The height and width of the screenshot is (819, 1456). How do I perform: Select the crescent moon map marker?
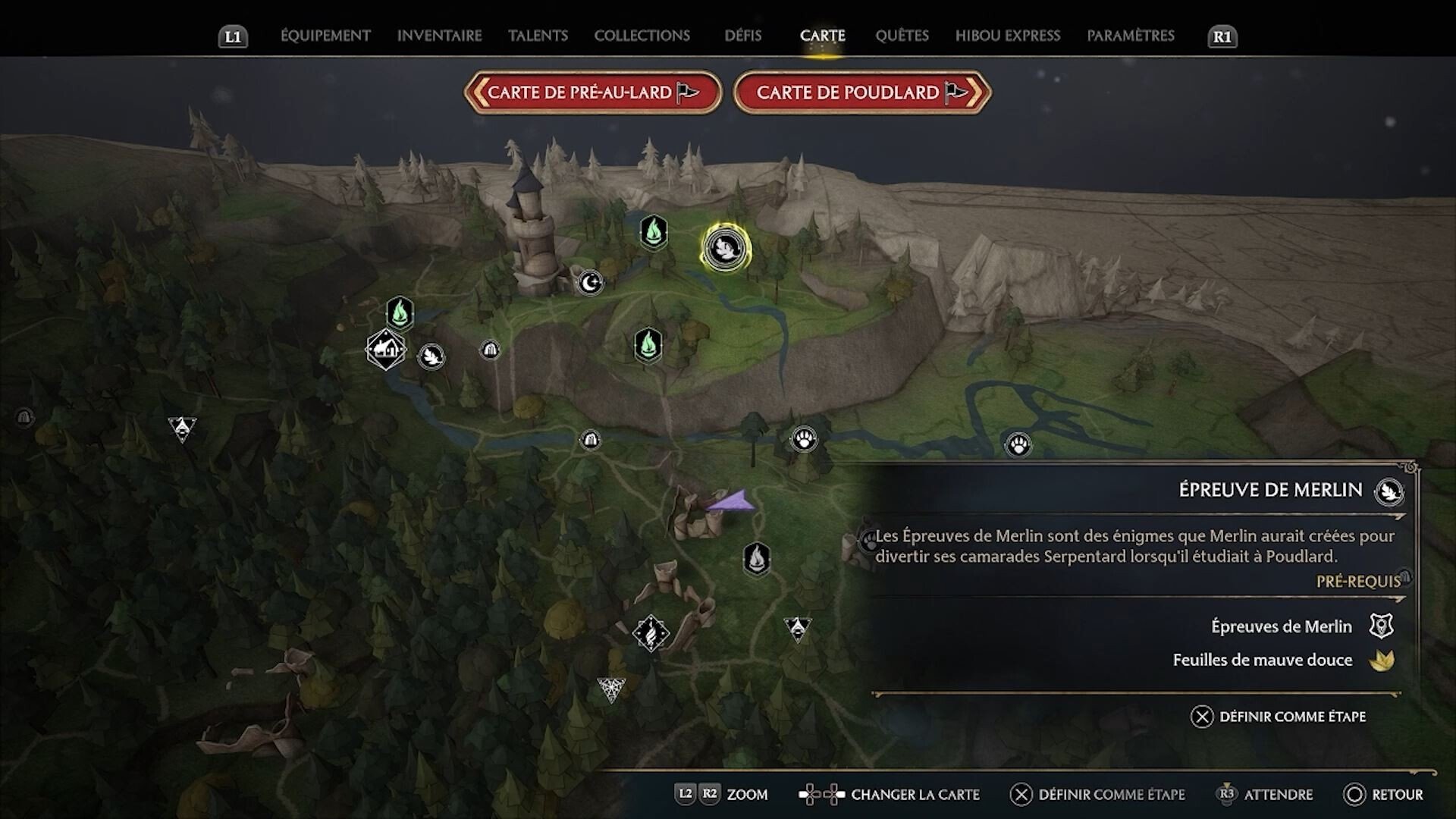tap(590, 283)
